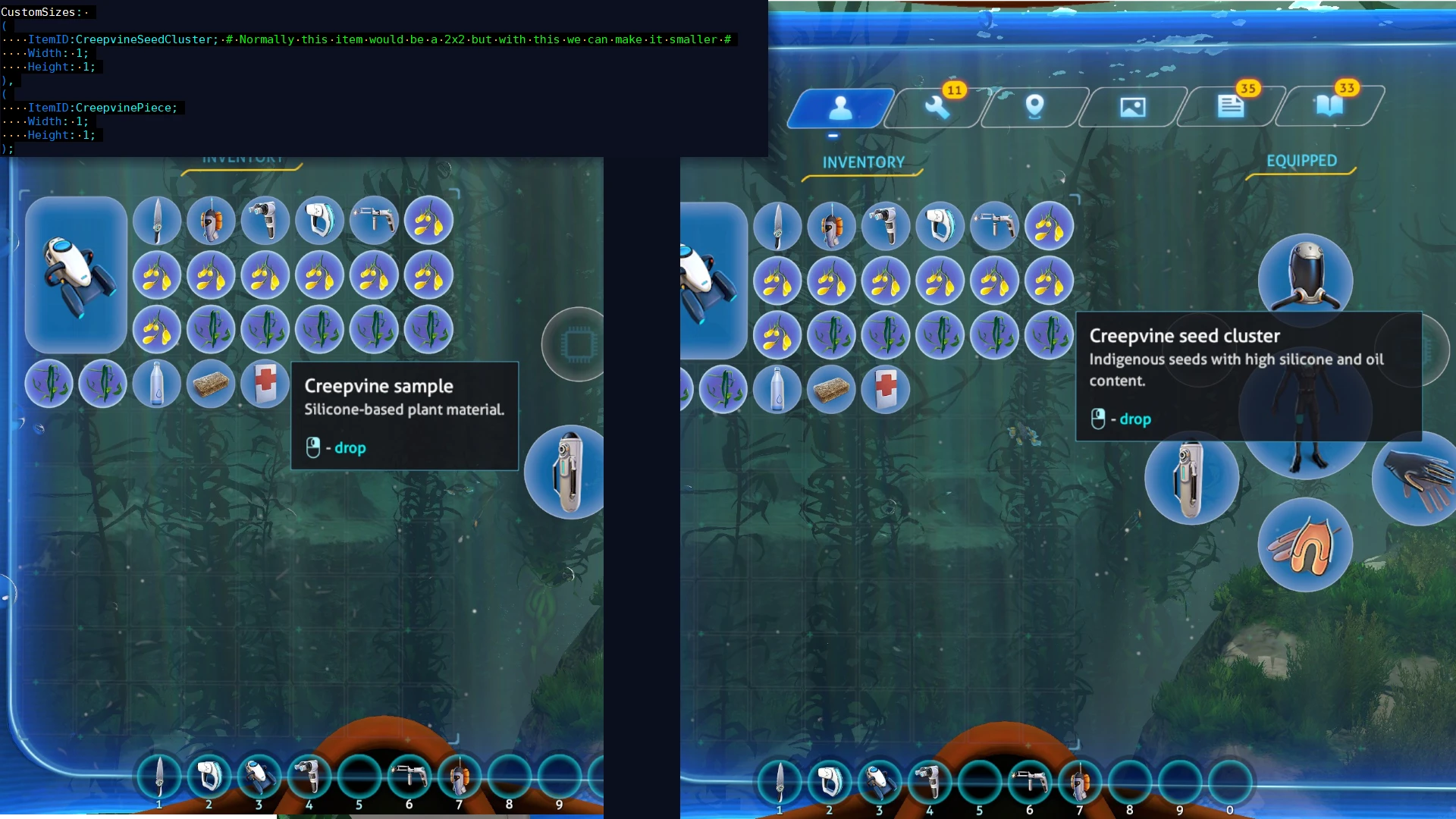Click the notification badge showing 35
This screenshot has width=1456, height=819.
click(1247, 89)
